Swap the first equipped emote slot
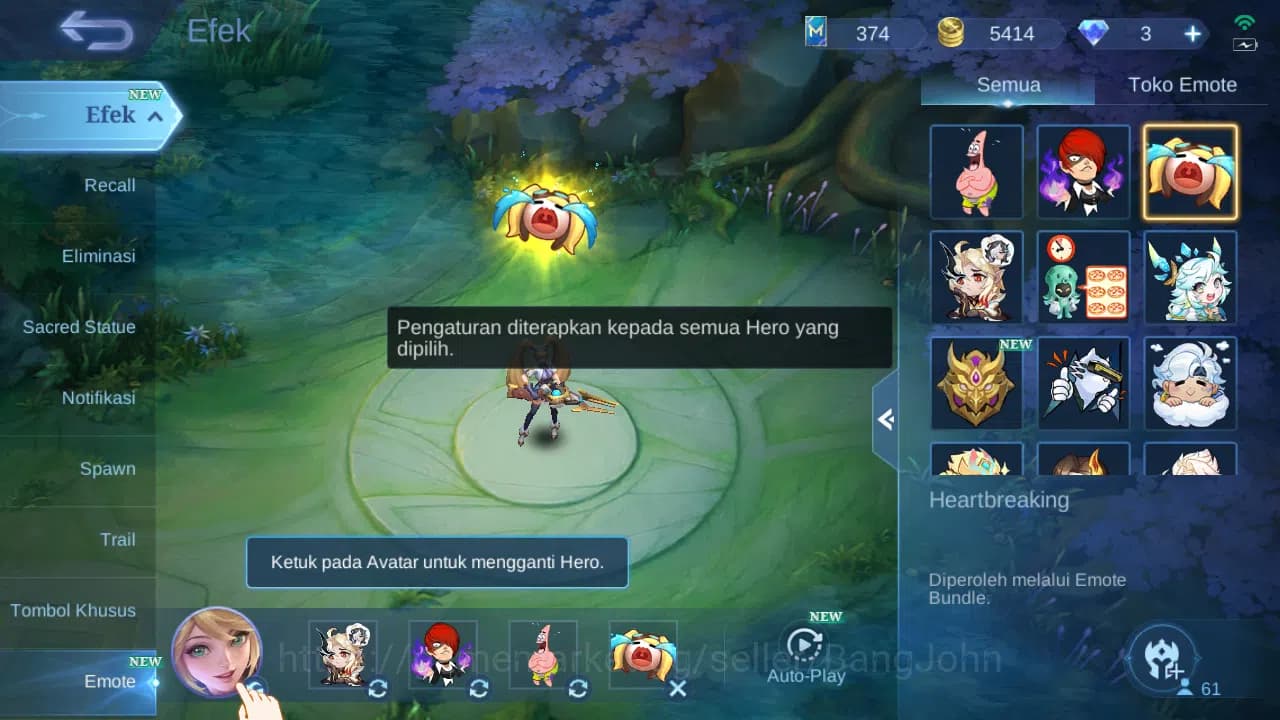 tap(376, 689)
